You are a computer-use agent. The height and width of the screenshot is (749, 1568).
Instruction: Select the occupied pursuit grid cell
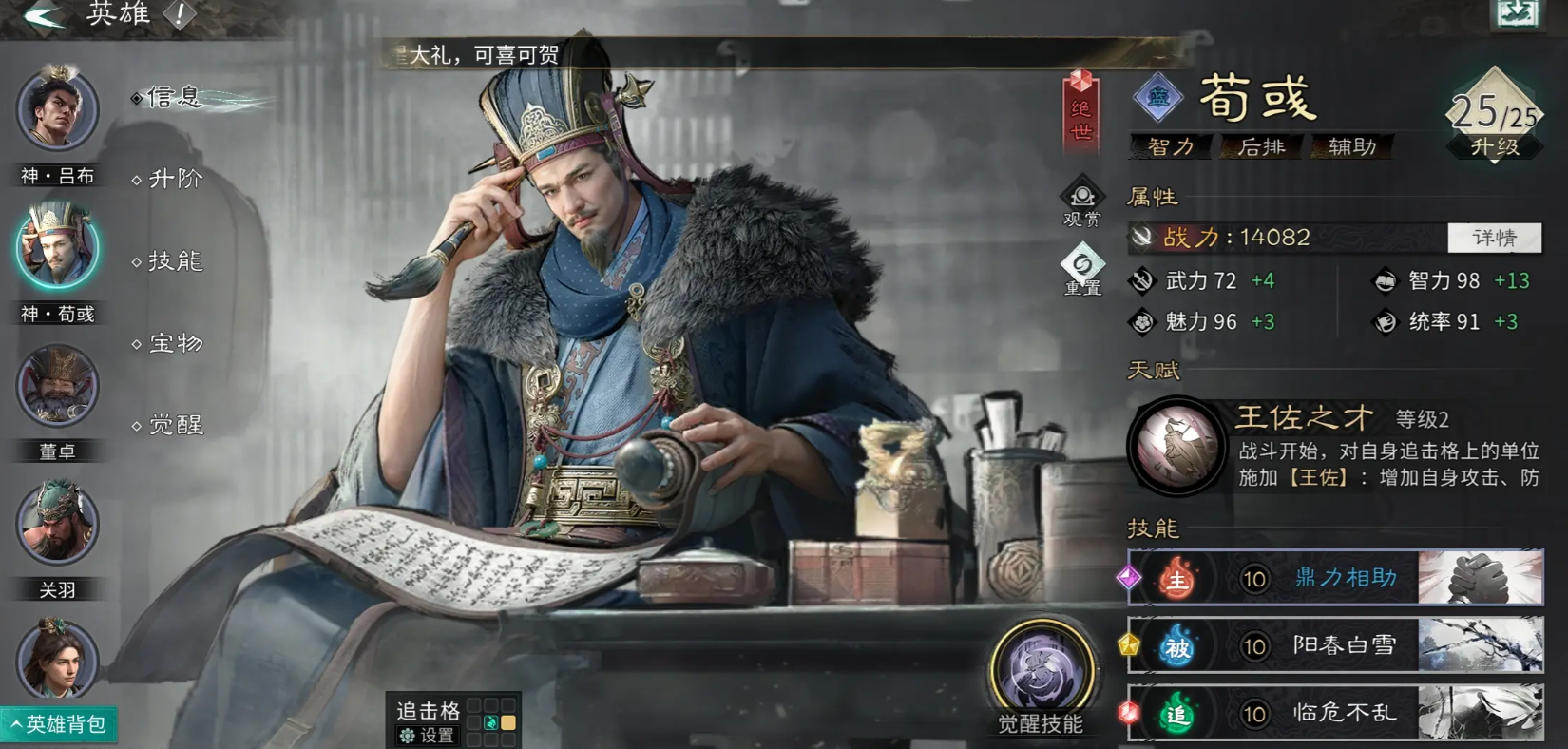492,722
